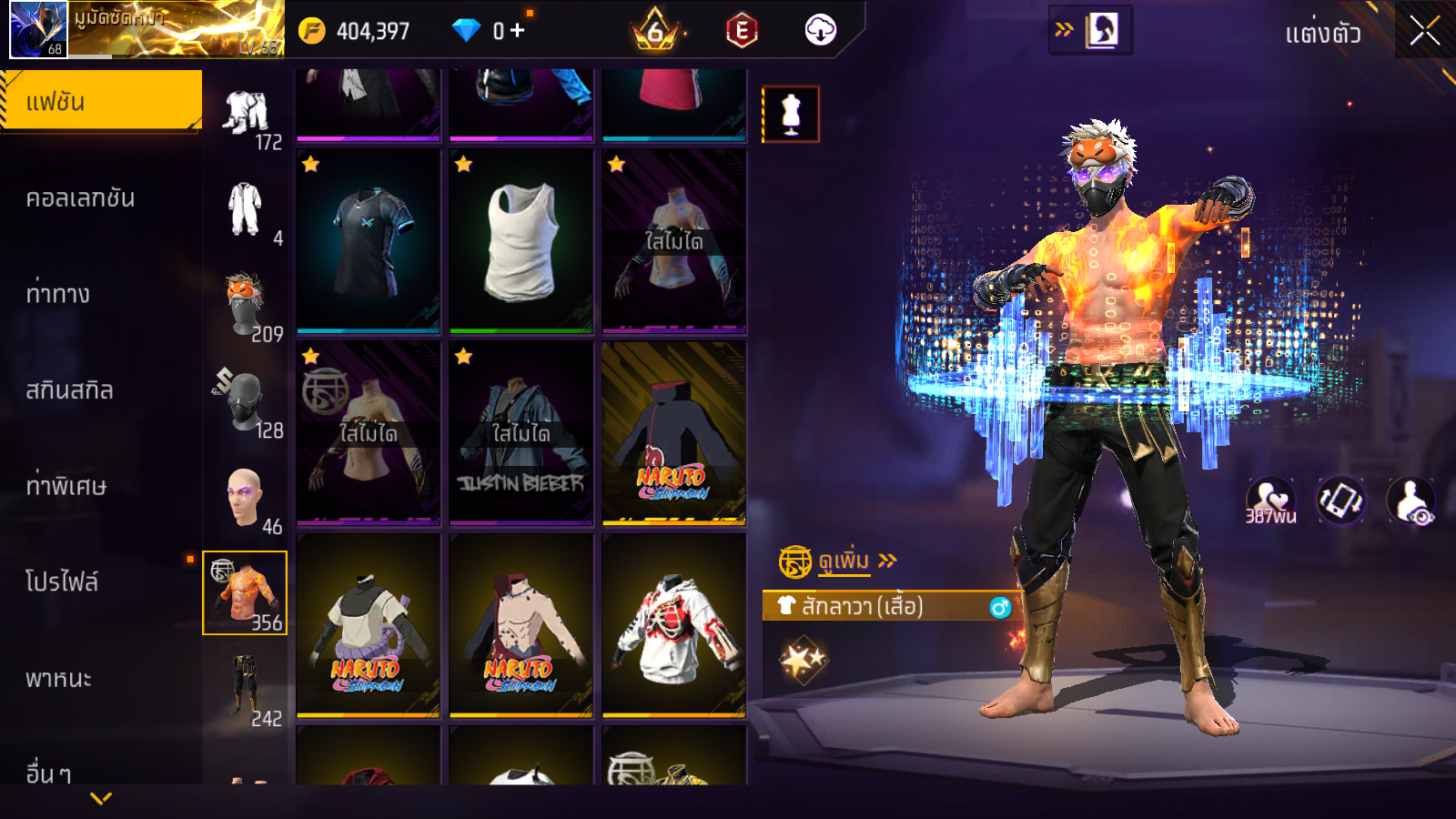Go to the โปรไฟล์ profile tab
The width and height of the screenshot is (1456, 819).
pyautogui.click(x=62, y=581)
